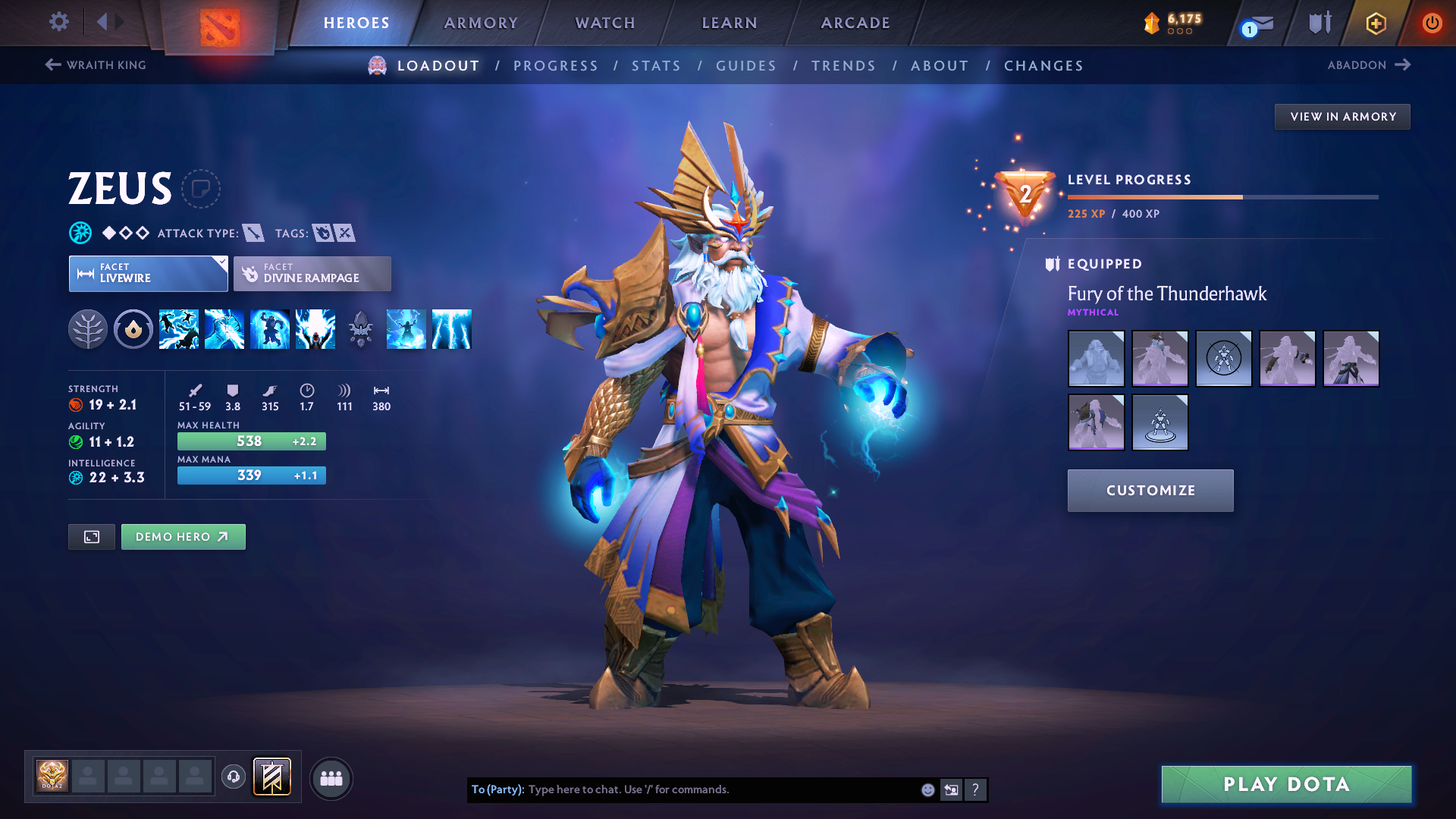Switch to the STATS tab
Screen dimensions: 1456x819
point(656,66)
